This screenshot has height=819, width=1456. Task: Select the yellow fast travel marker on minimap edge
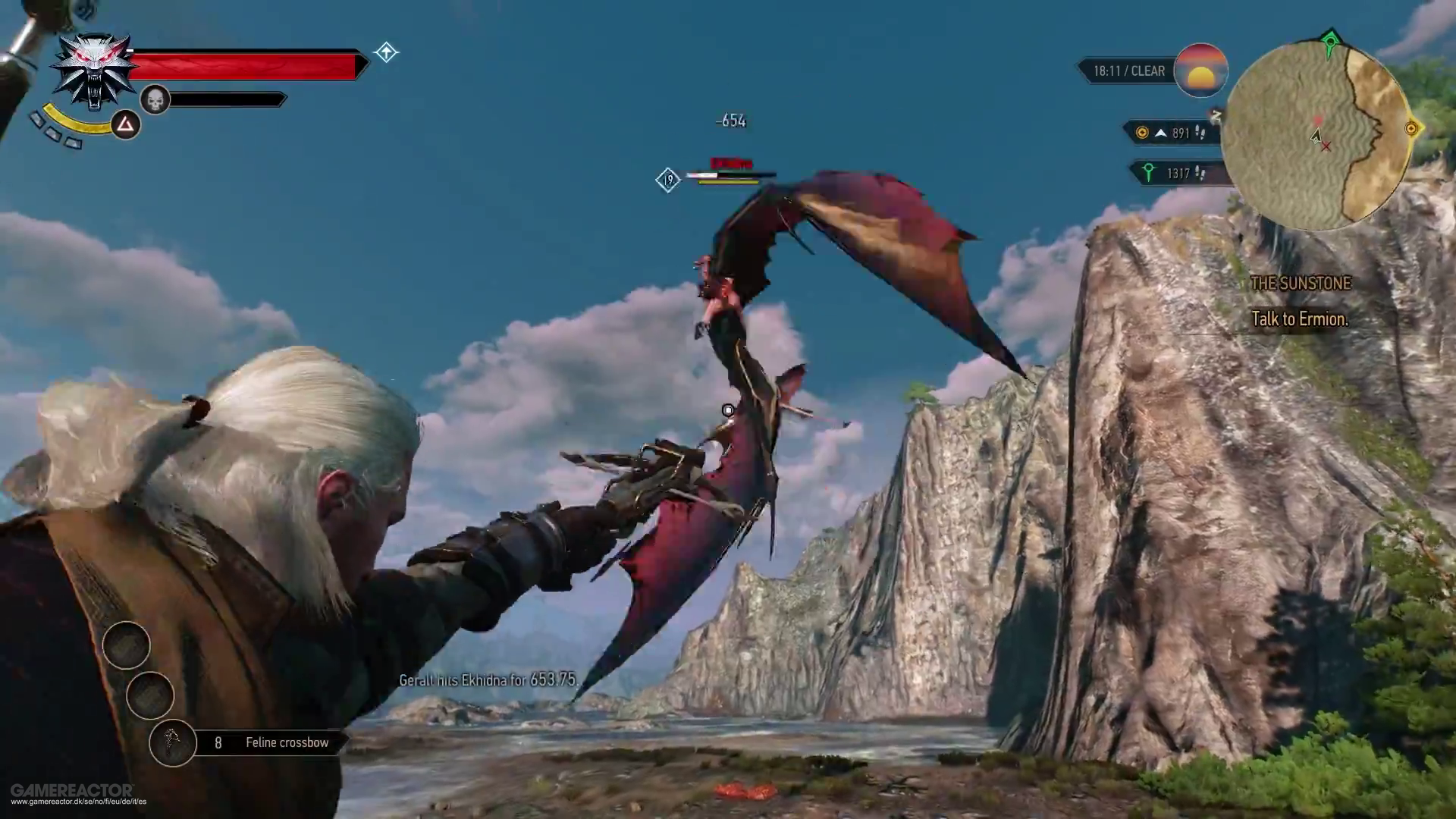(1412, 129)
